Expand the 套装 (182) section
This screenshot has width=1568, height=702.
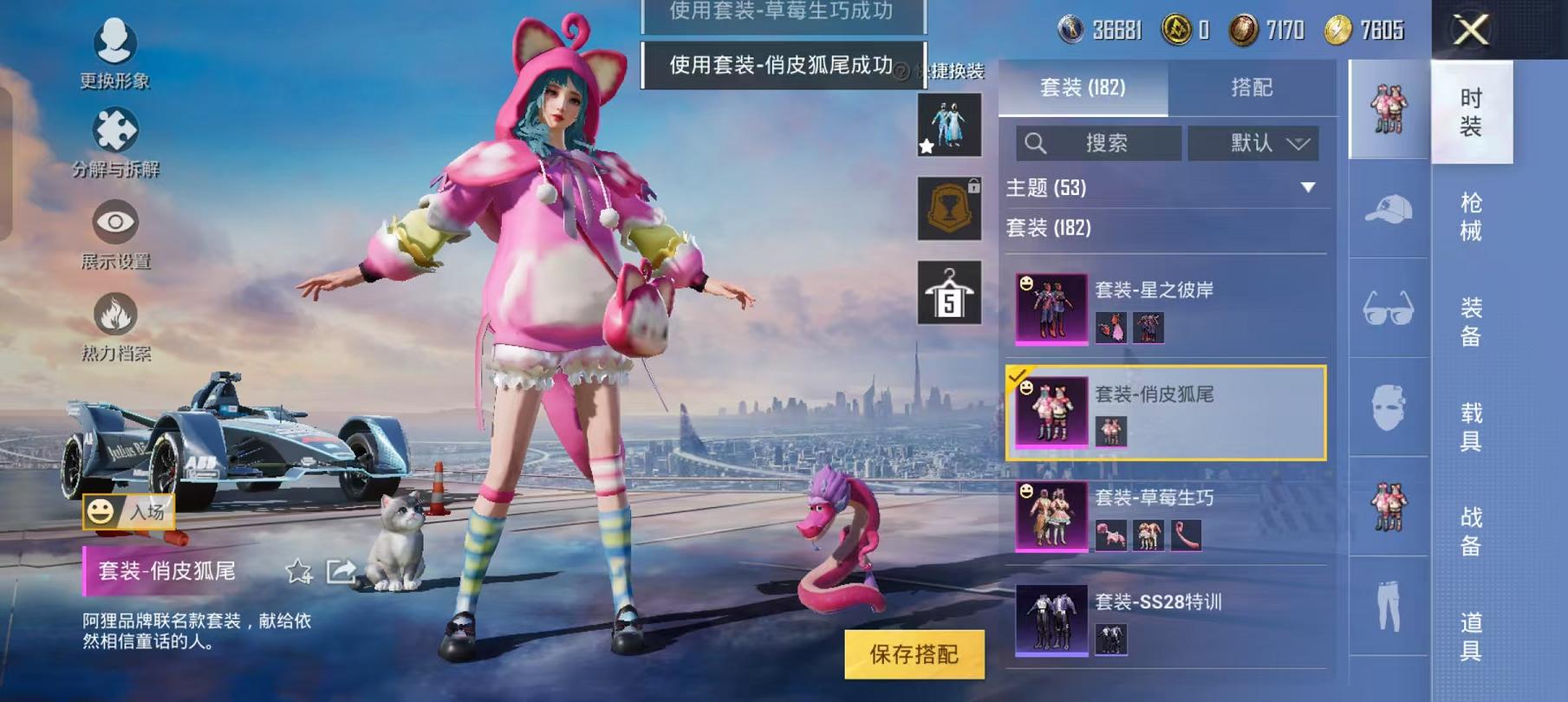point(1166,229)
